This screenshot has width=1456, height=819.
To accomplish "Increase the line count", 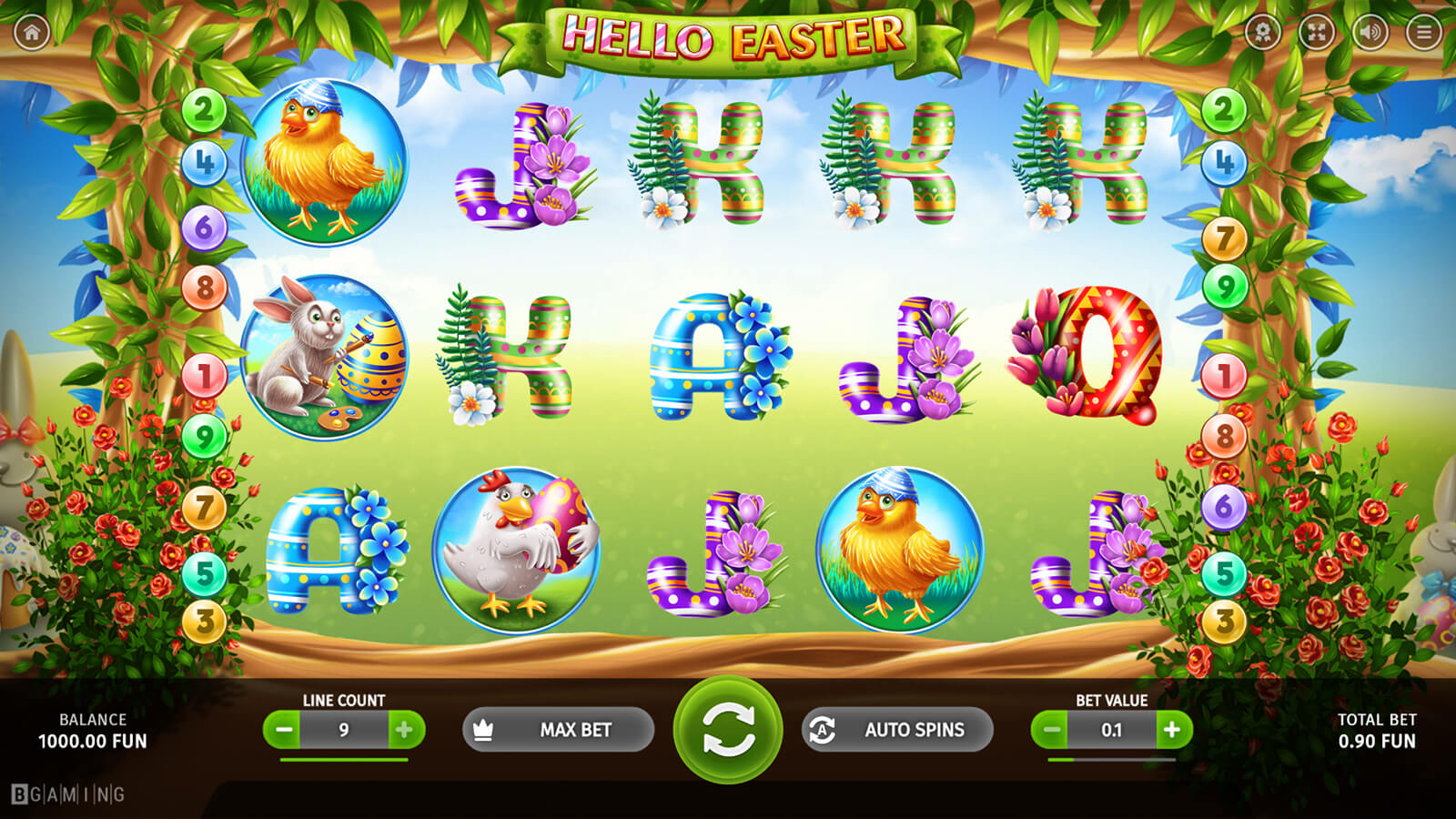I will point(404,730).
